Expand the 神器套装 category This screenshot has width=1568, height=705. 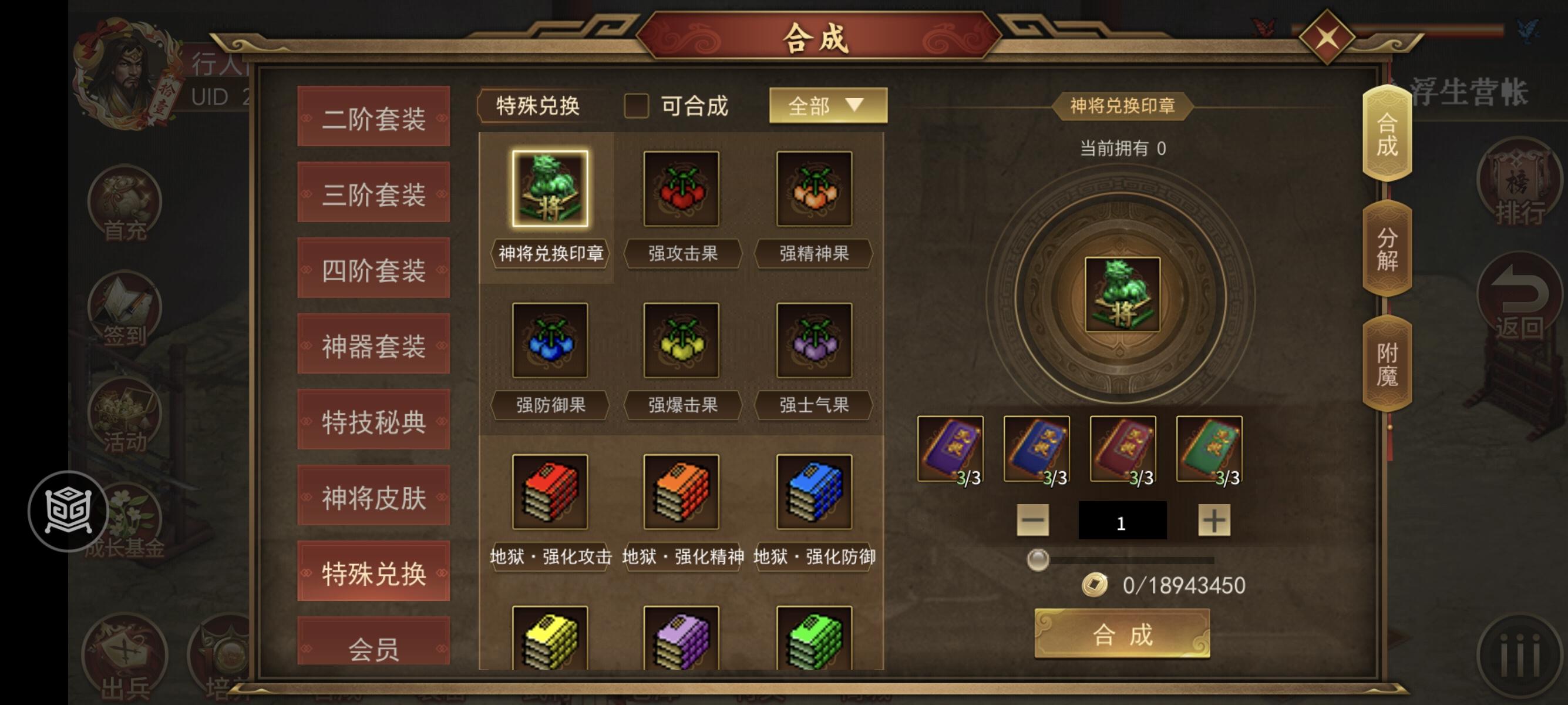373,345
